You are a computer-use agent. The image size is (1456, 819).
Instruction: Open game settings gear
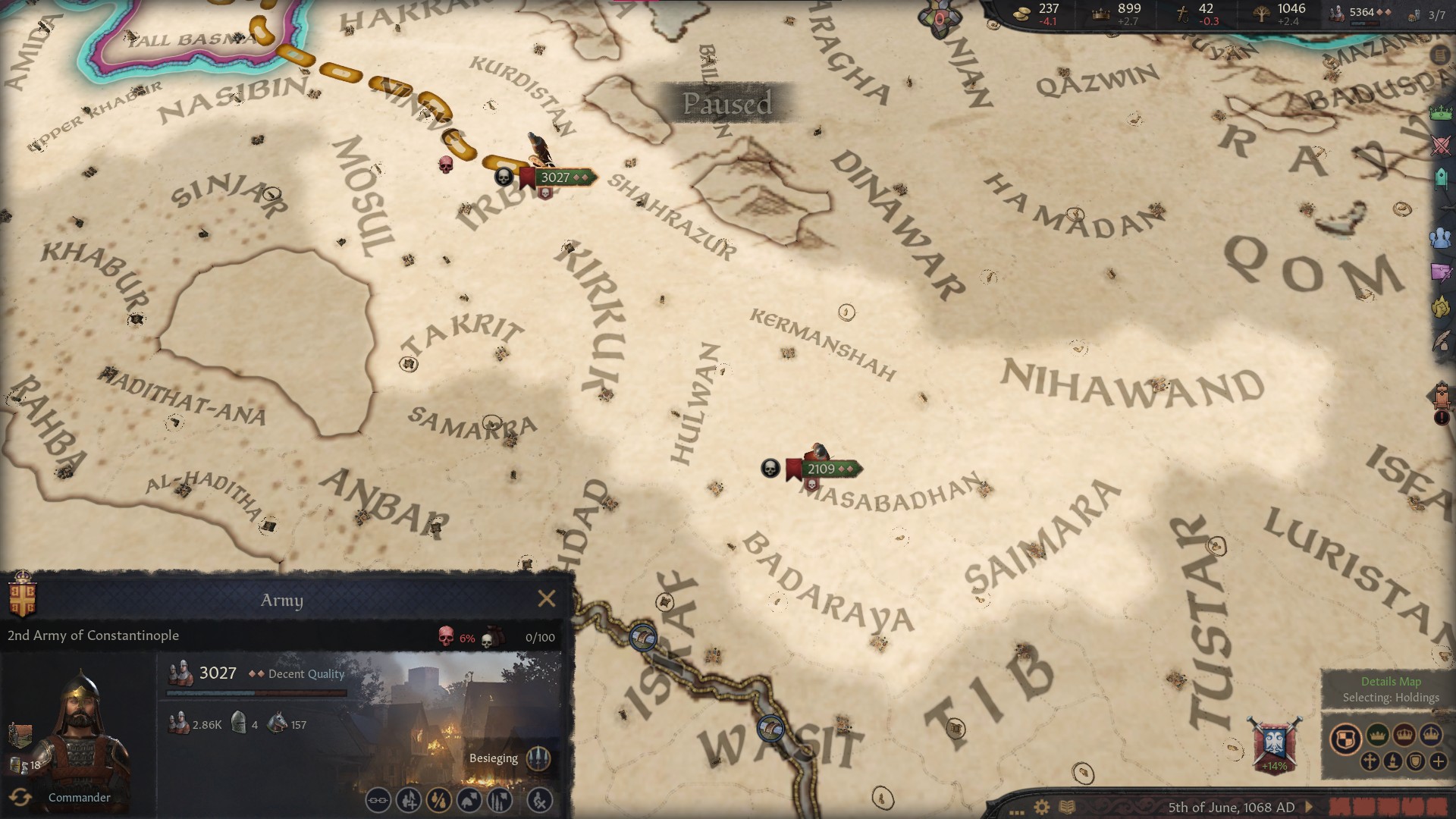click(x=1042, y=807)
